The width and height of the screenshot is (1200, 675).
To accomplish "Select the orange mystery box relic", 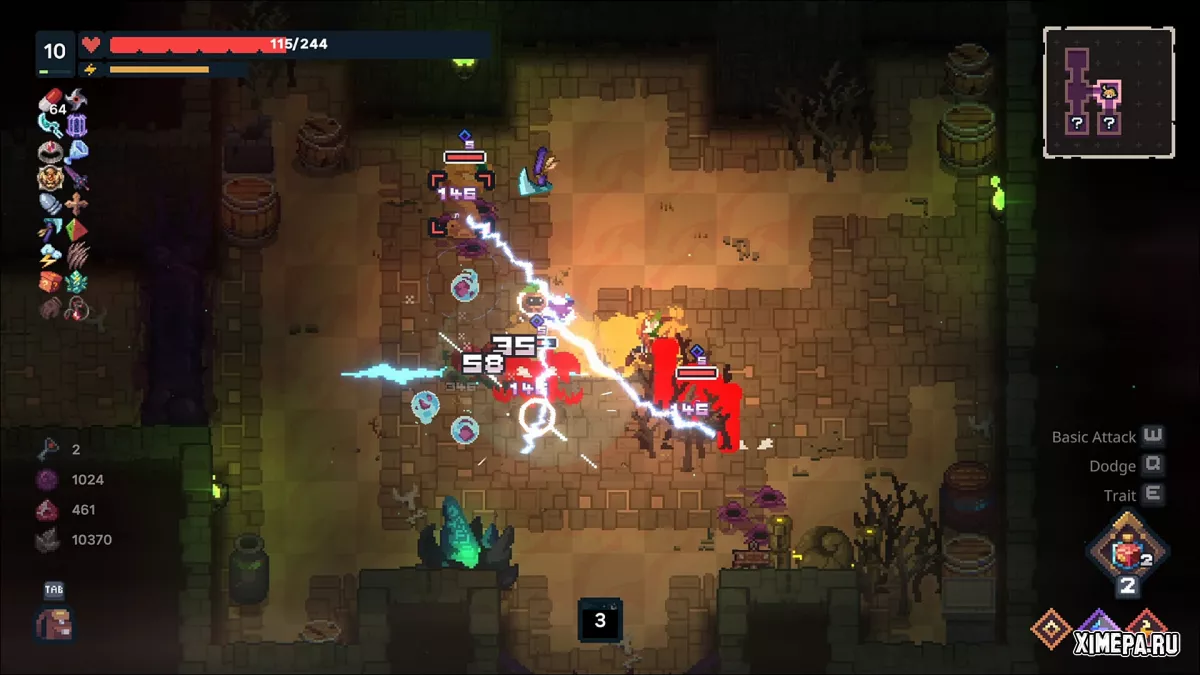I will pyautogui.click(x=51, y=282).
